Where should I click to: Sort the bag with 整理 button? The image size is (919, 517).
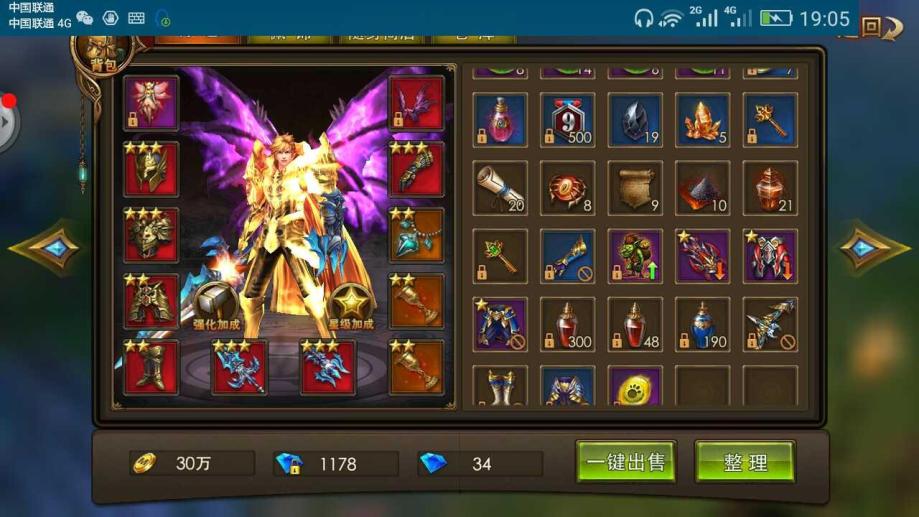(x=745, y=462)
